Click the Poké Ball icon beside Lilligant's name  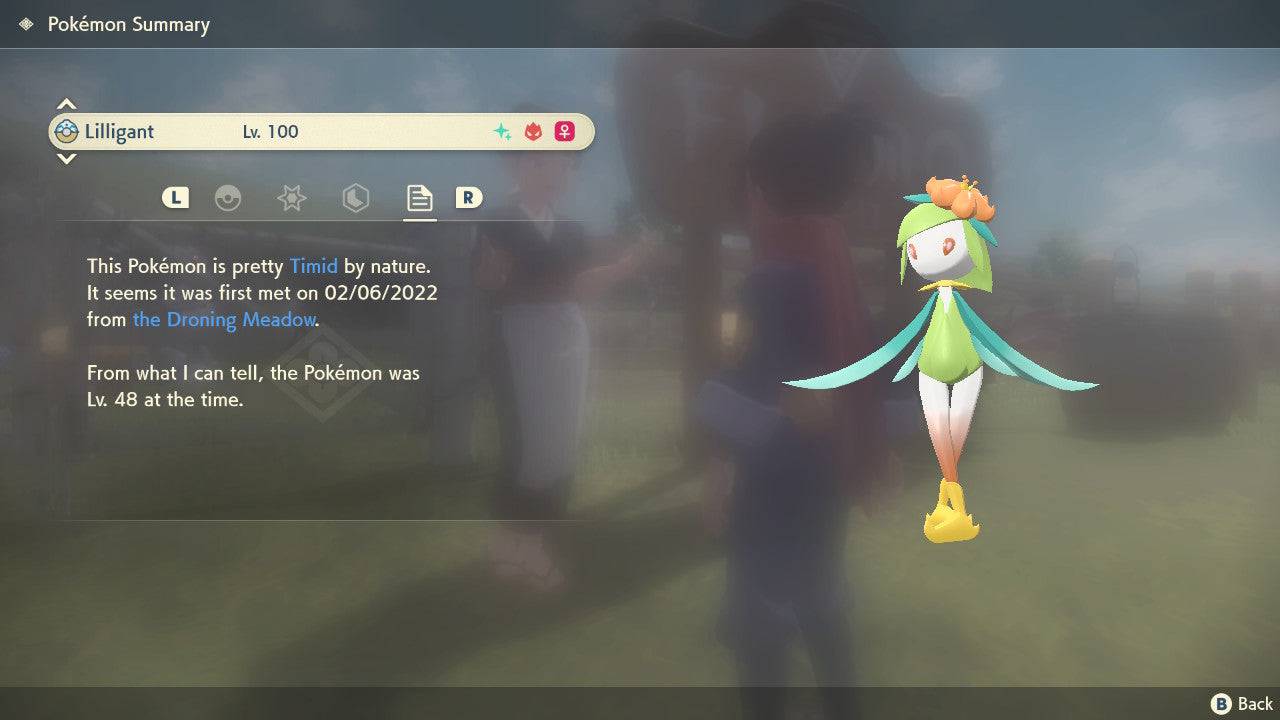point(66,131)
